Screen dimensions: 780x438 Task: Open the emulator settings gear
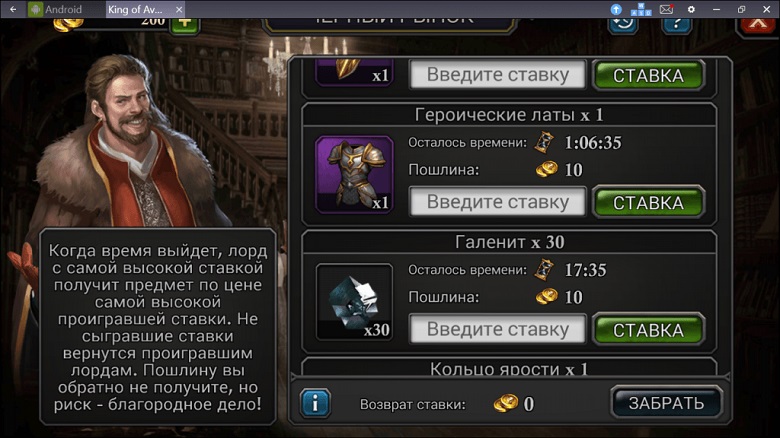point(691,9)
